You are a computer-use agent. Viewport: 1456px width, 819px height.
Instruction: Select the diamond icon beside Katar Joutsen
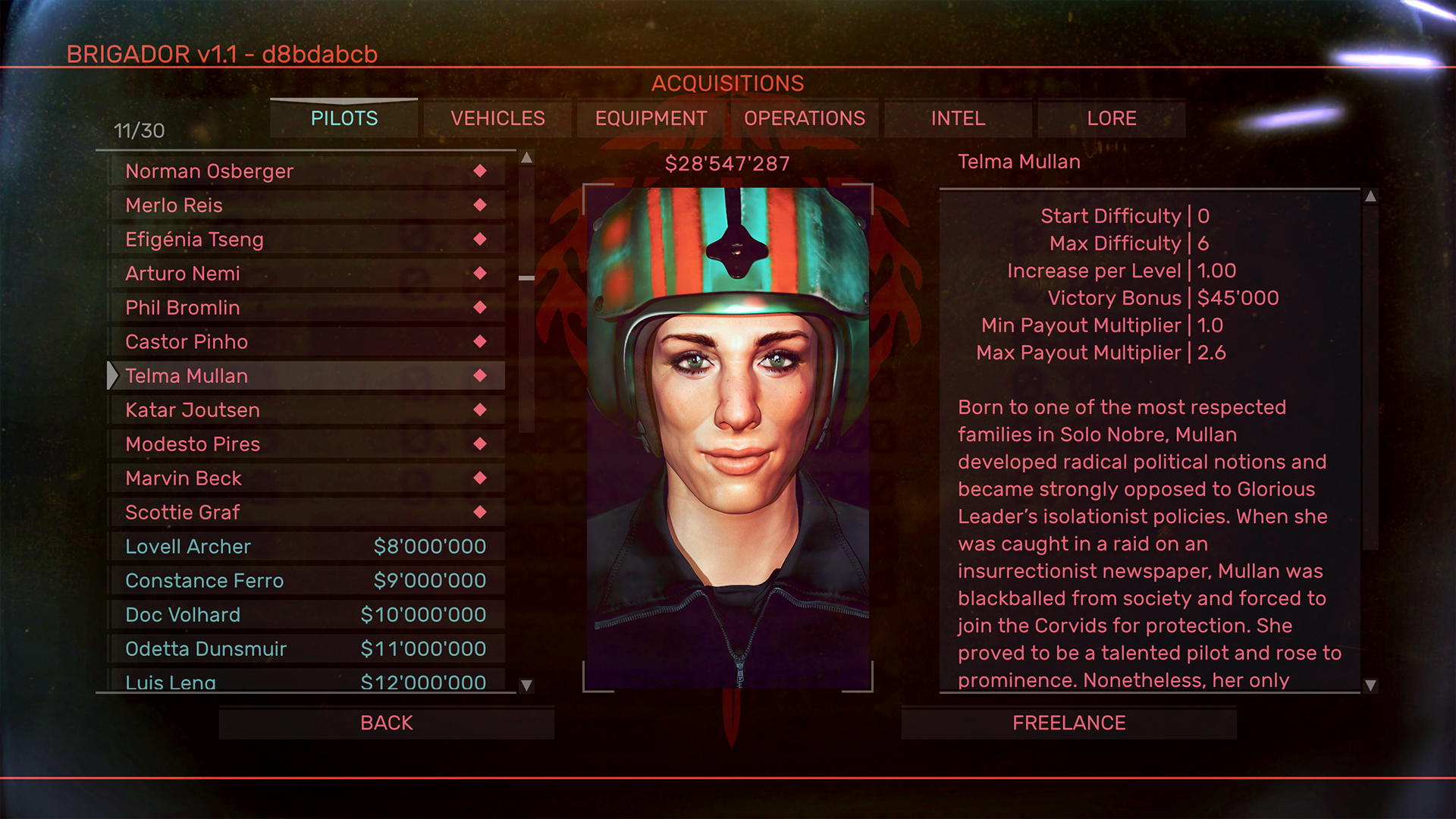tap(480, 409)
